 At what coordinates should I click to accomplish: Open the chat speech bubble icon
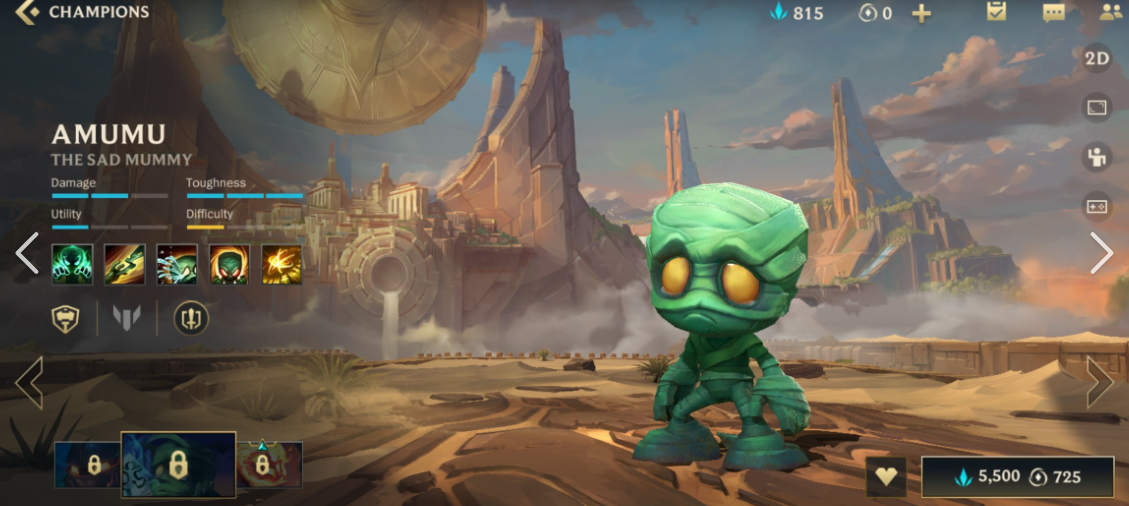(1053, 13)
